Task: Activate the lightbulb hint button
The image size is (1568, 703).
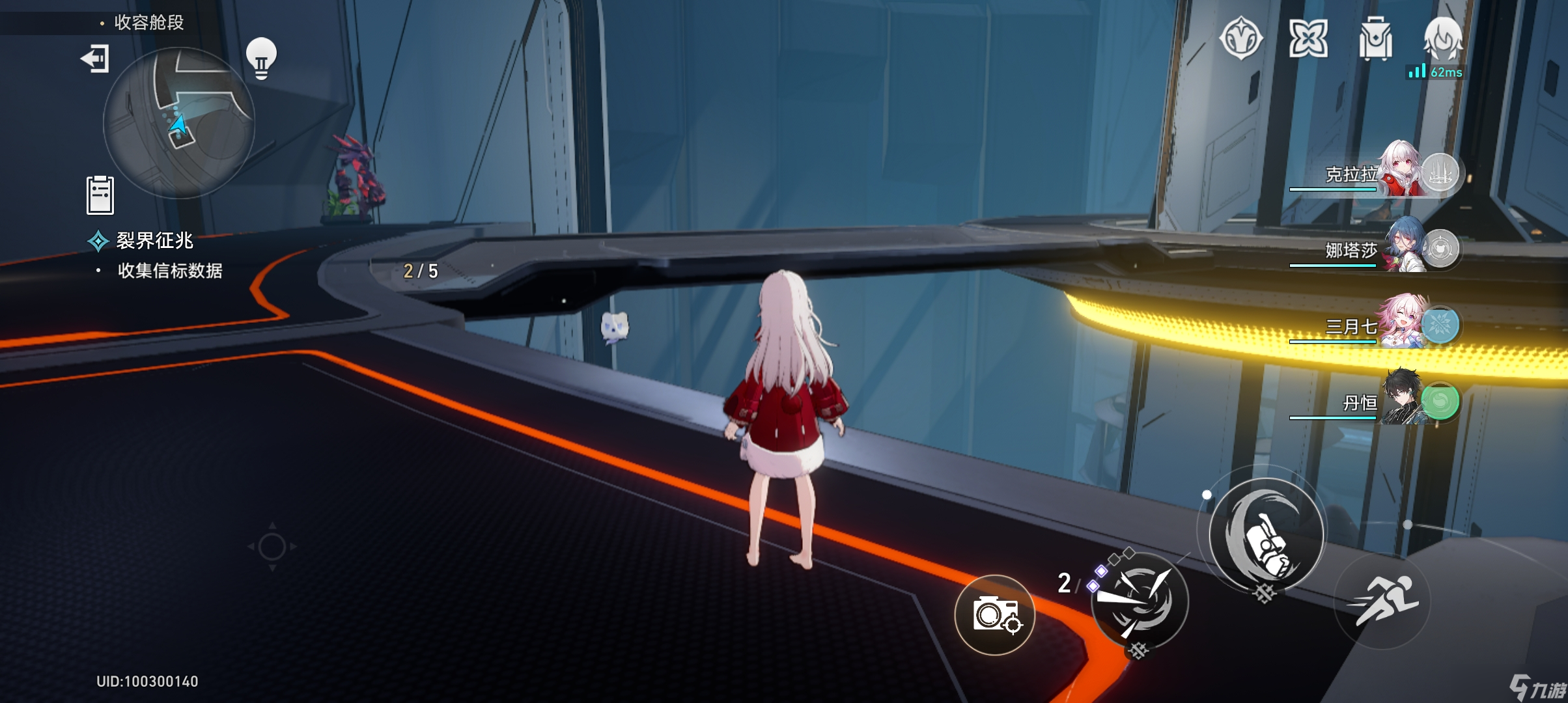Action: point(261,58)
